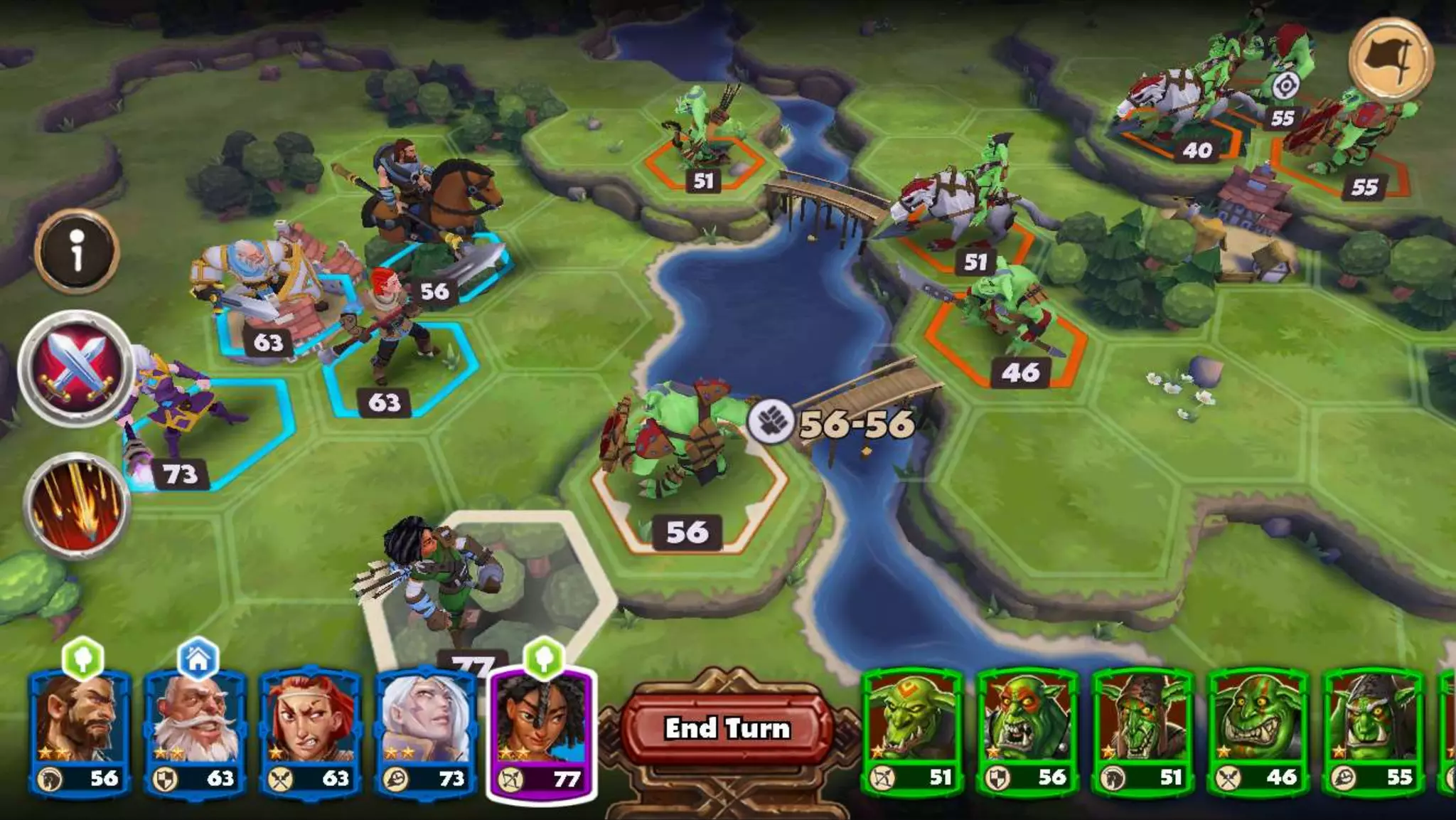Open the info panel button
1456x820 pixels.
(77, 251)
